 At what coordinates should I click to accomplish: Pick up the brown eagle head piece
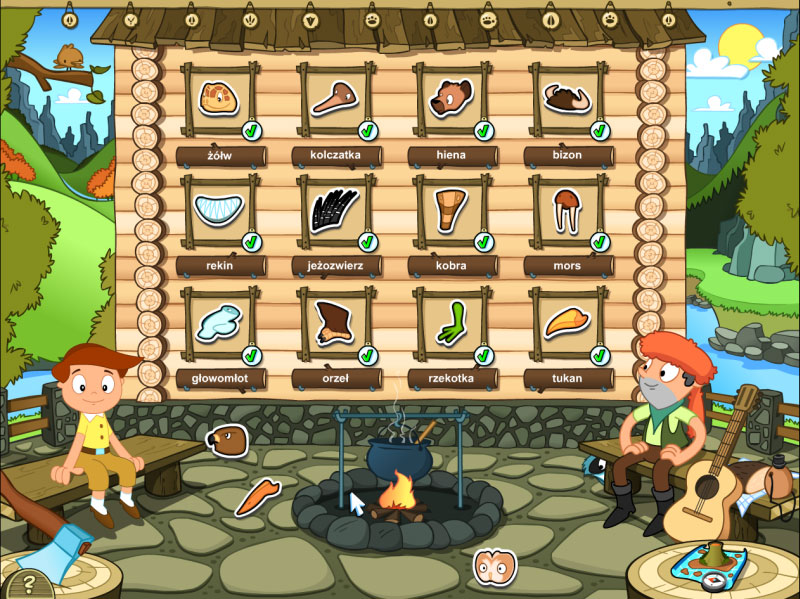pos(226,439)
